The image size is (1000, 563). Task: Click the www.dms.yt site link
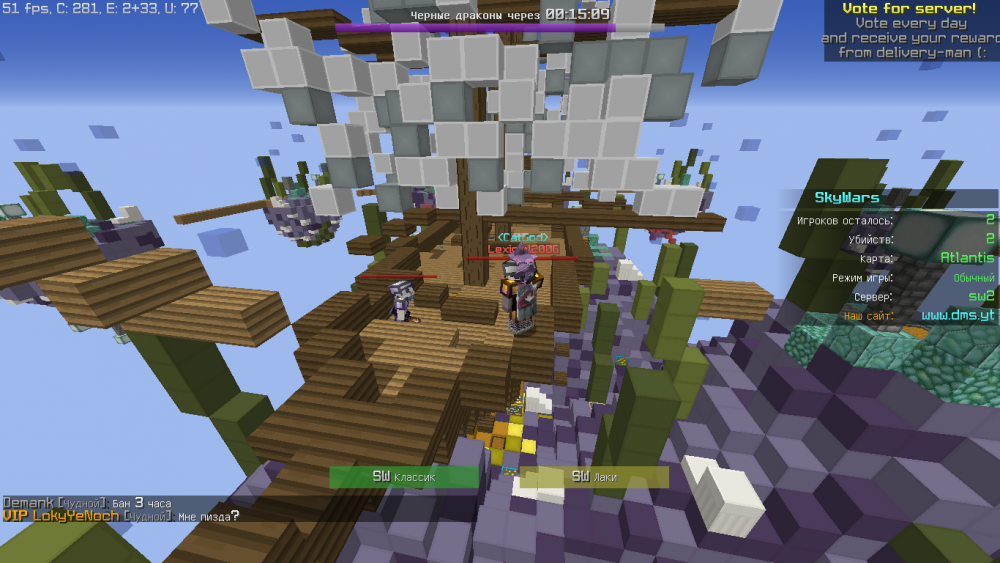coord(957,315)
